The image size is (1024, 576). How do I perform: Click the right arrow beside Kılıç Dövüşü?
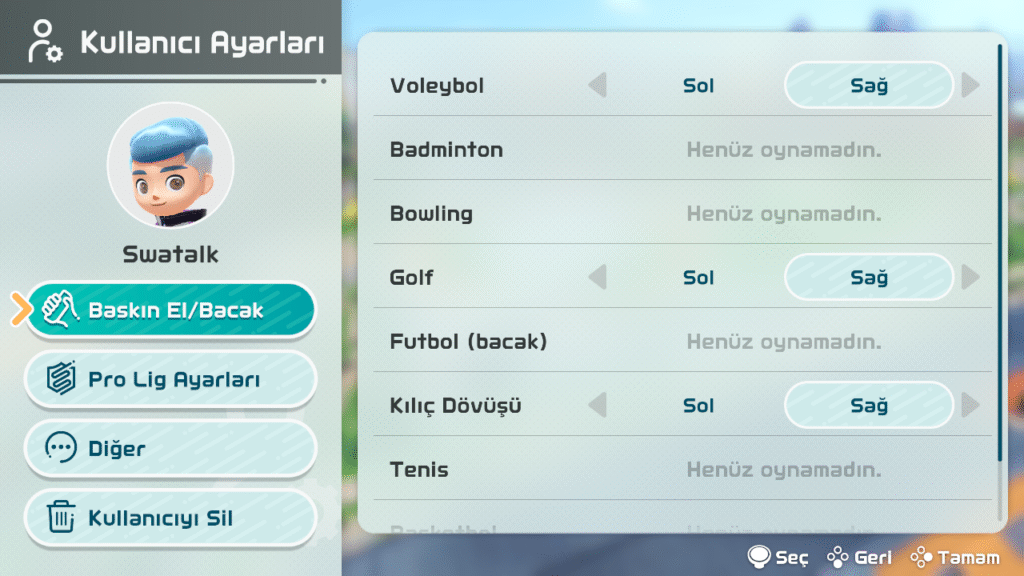click(970, 406)
